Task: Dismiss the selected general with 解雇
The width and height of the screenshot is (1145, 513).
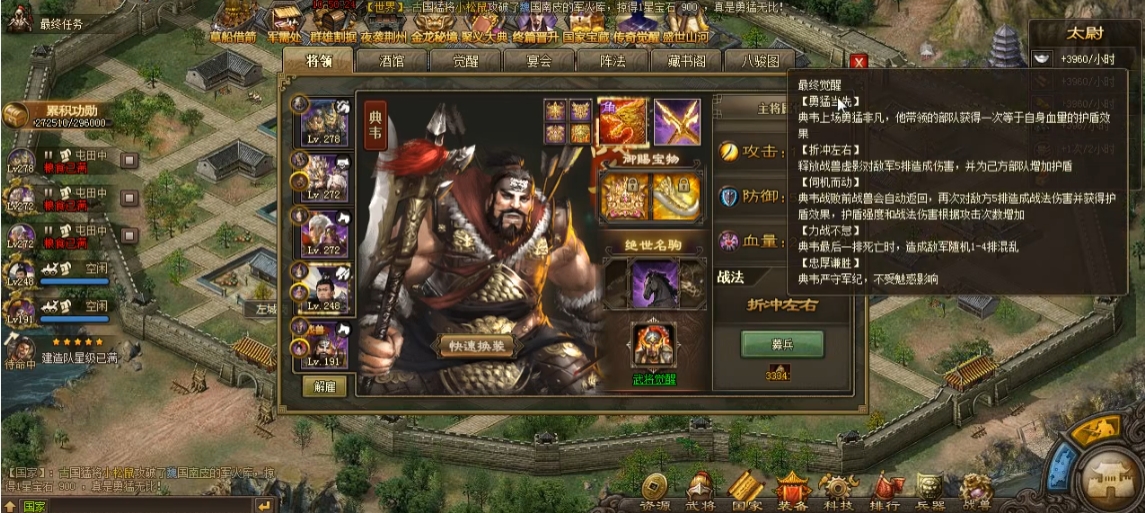Action: [x=324, y=386]
